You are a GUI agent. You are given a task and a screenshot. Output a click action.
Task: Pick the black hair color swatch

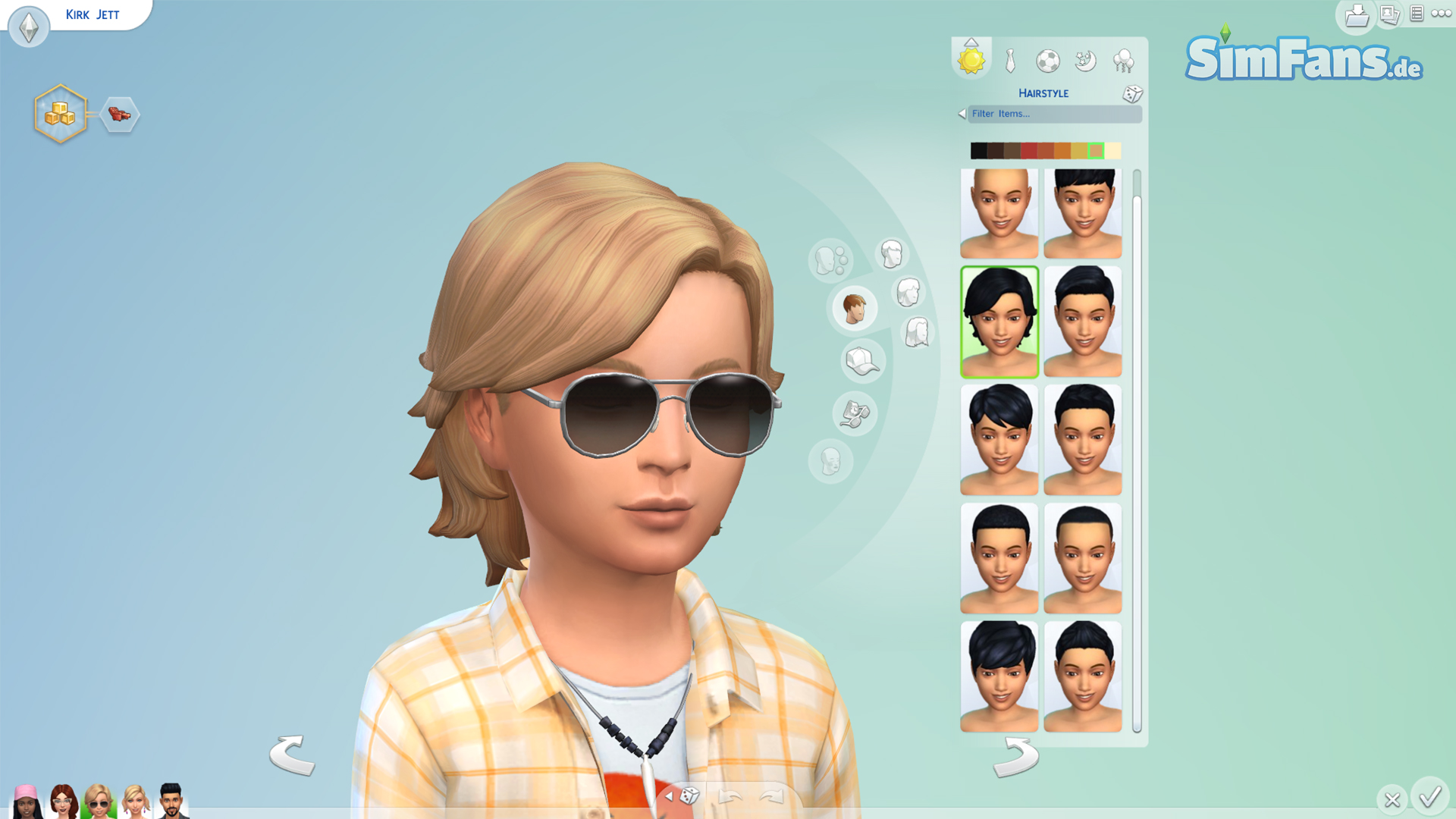click(979, 151)
